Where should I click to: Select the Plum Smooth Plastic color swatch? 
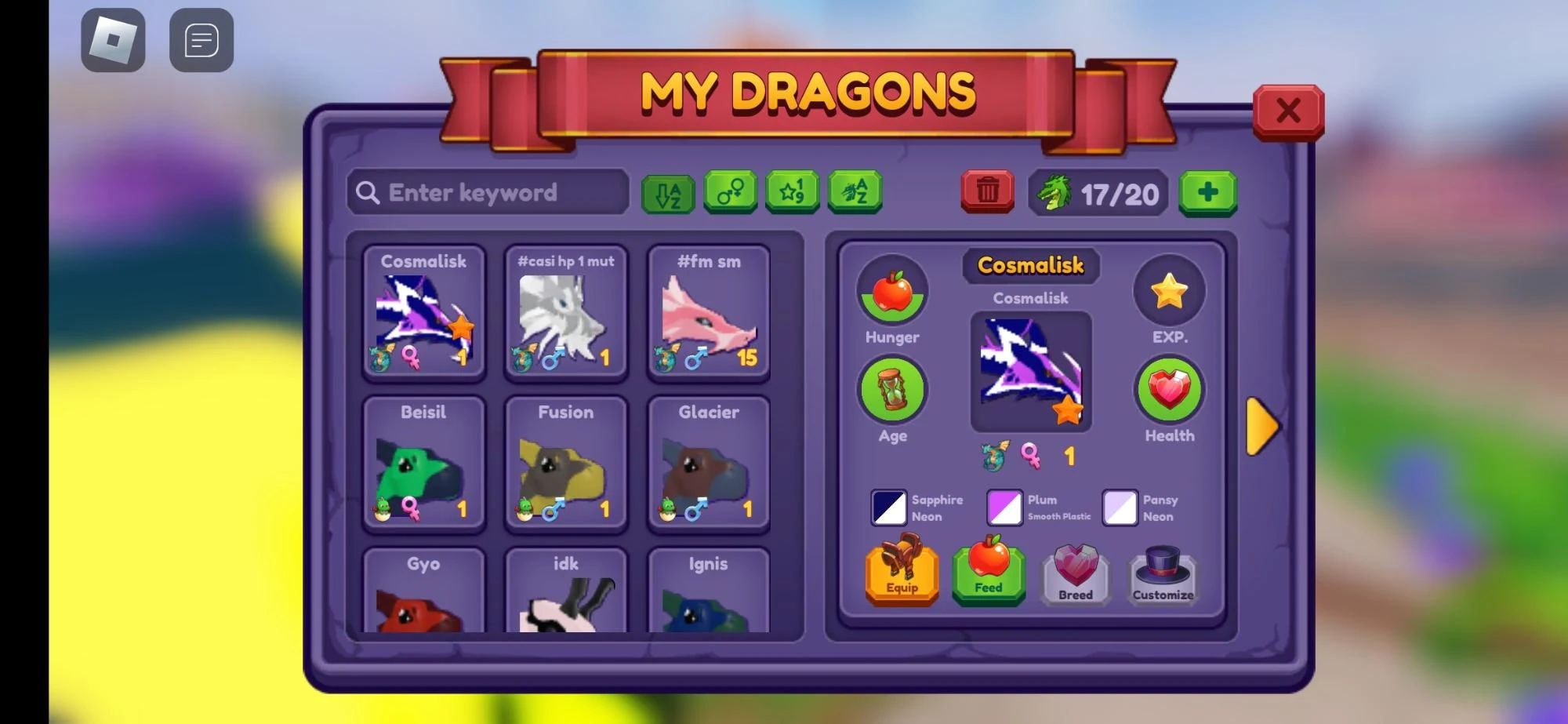[x=1004, y=507]
